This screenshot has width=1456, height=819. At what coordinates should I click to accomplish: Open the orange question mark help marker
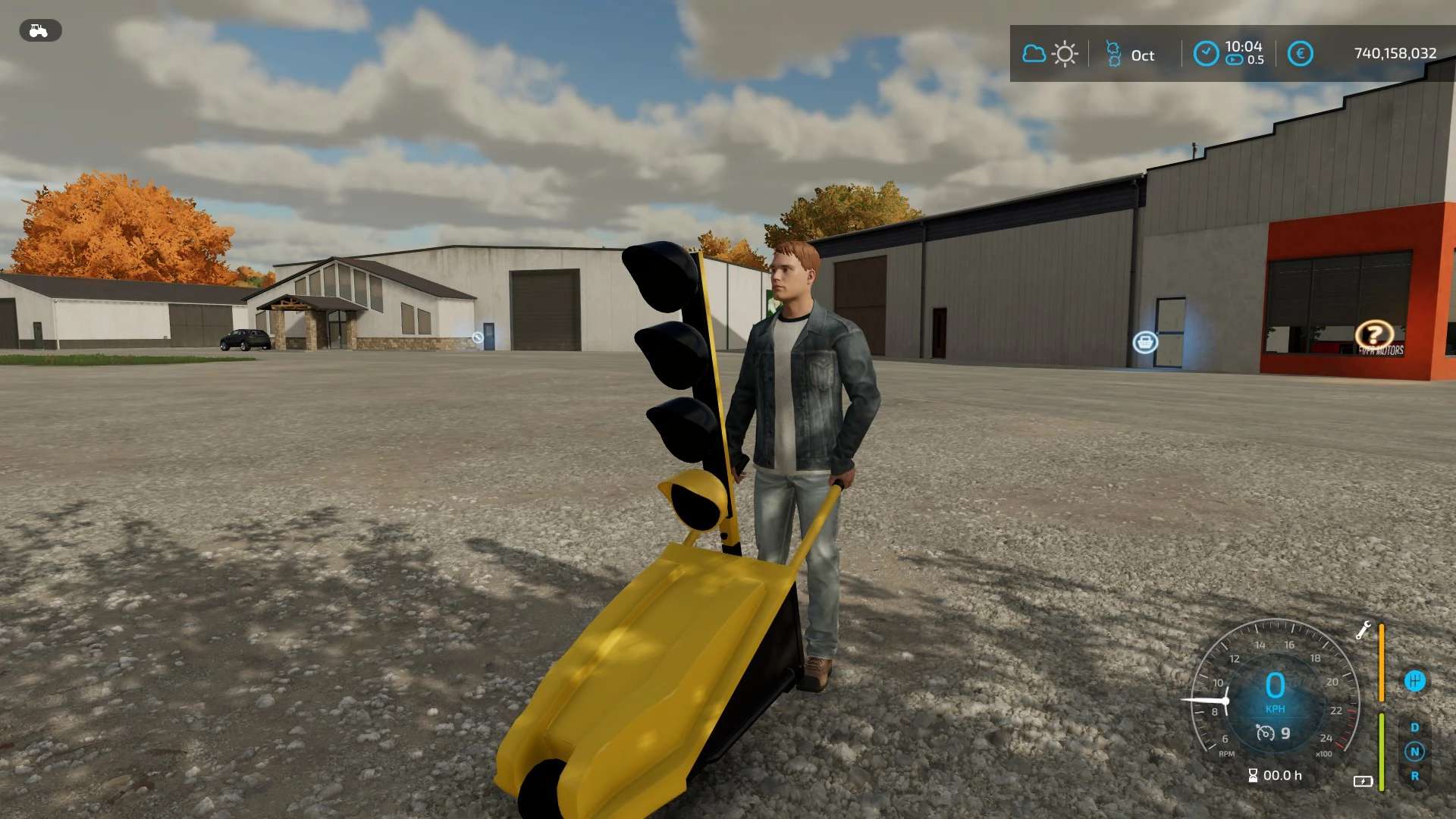click(x=1373, y=334)
